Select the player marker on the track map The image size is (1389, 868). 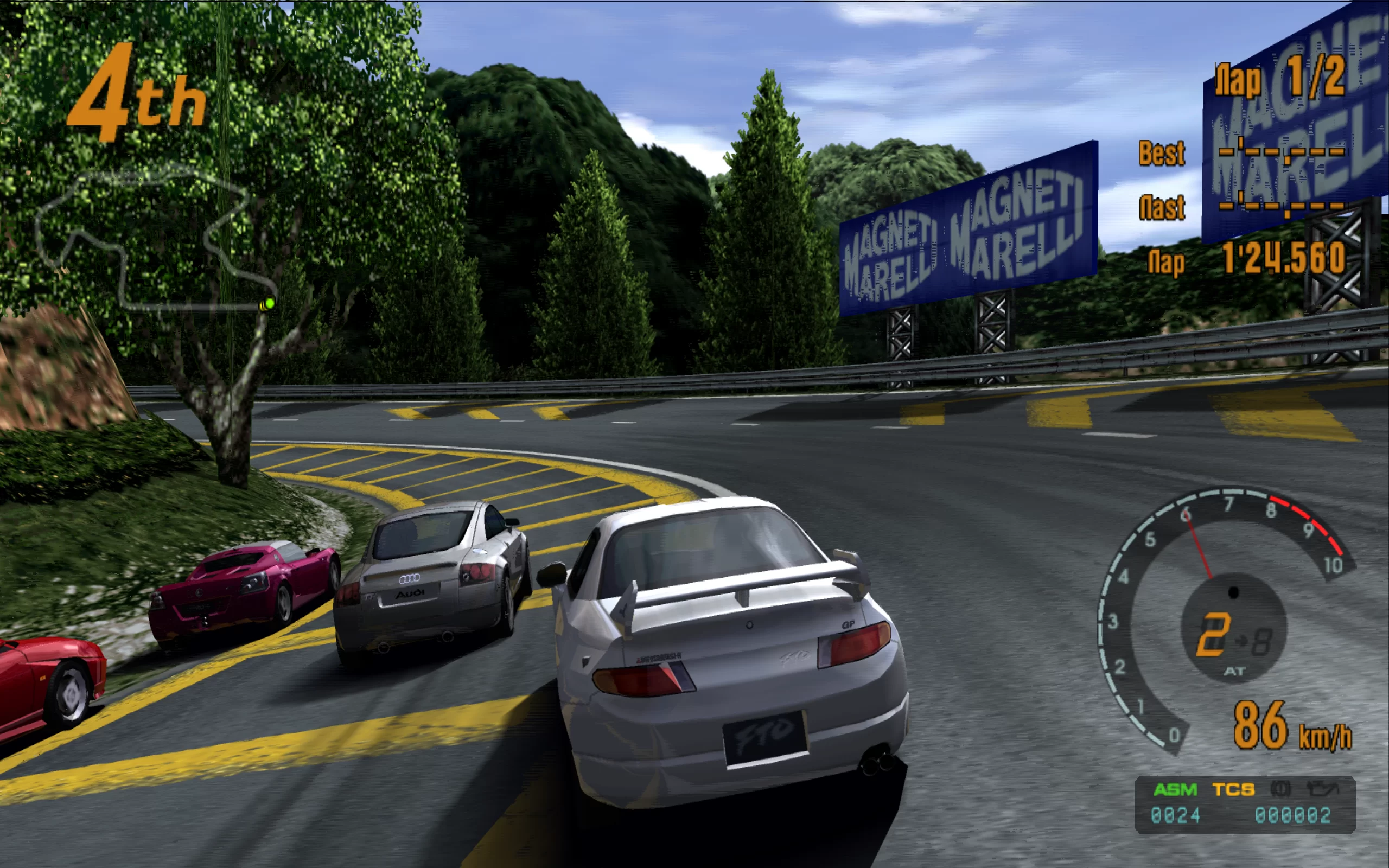click(267, 304)
